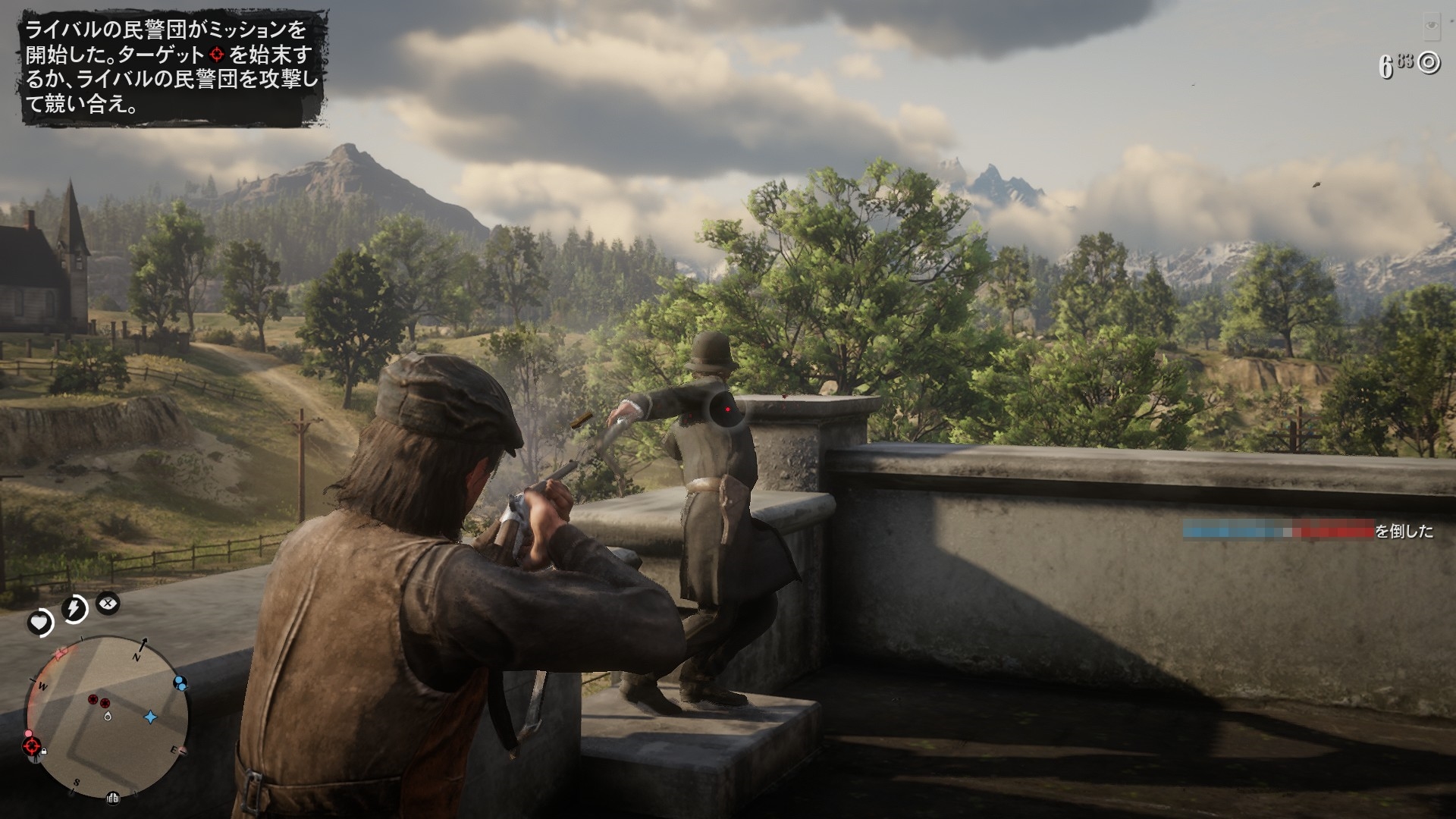The height and width of the screenshot is (819, 1456).
Task: Click the blue four-point star minimap marker
Action: pyautogui.click(x=150, y=716)
